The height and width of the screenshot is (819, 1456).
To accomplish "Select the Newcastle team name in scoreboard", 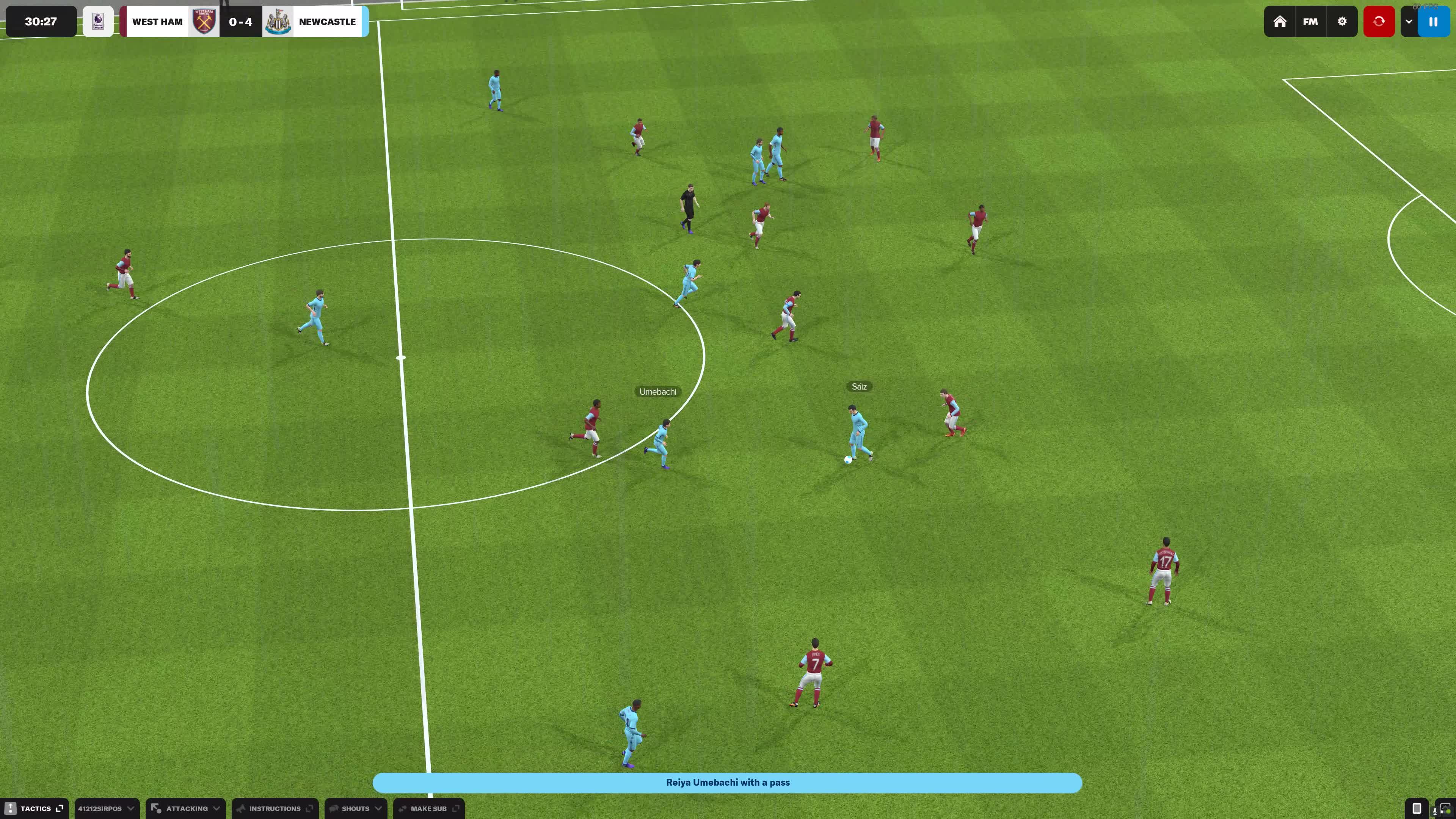I will click(x=327, y=22).
